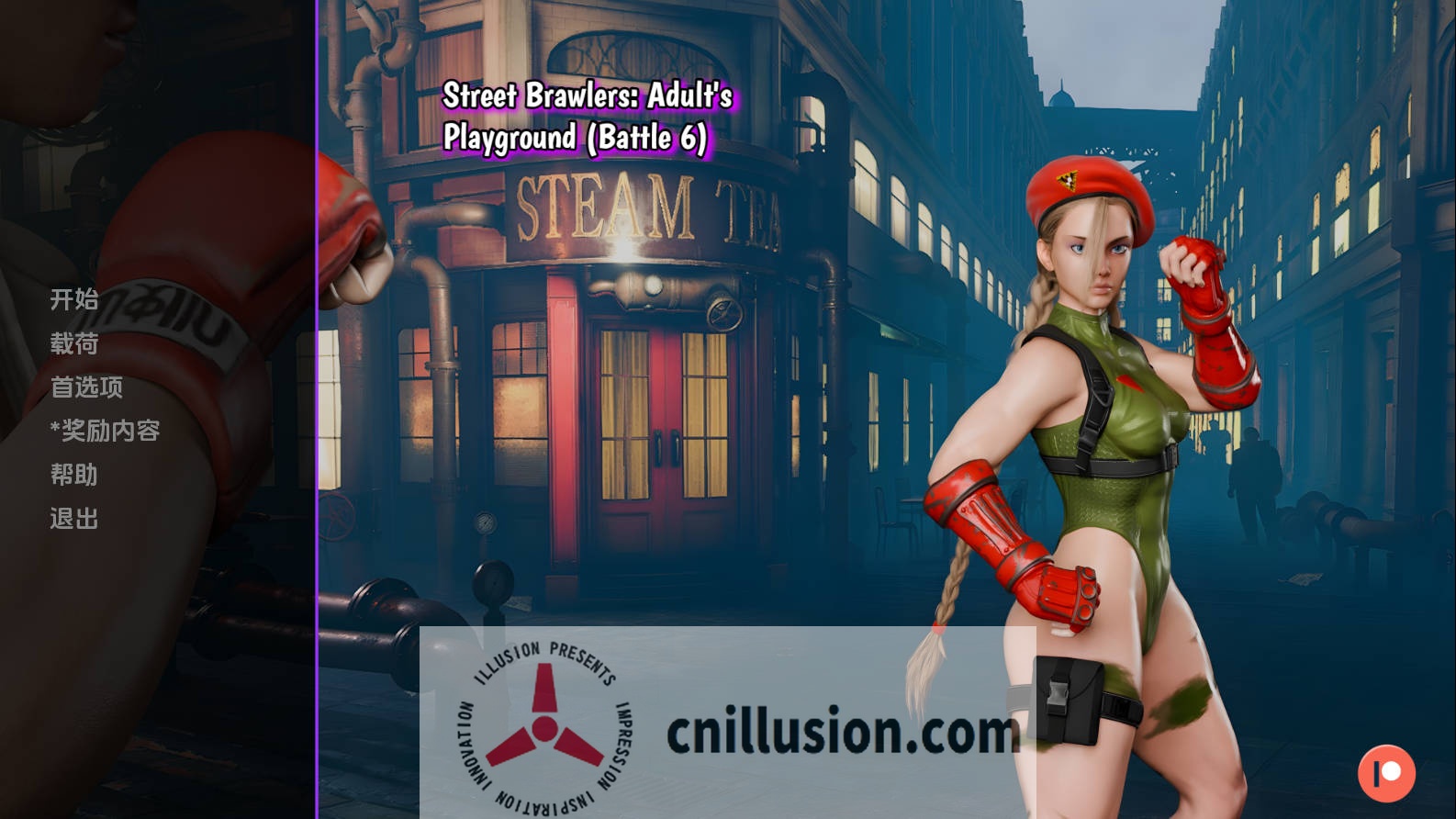Click the purple sidebar divider border
This screenshot has height=819, width=1456.
[x=319, y=409]
